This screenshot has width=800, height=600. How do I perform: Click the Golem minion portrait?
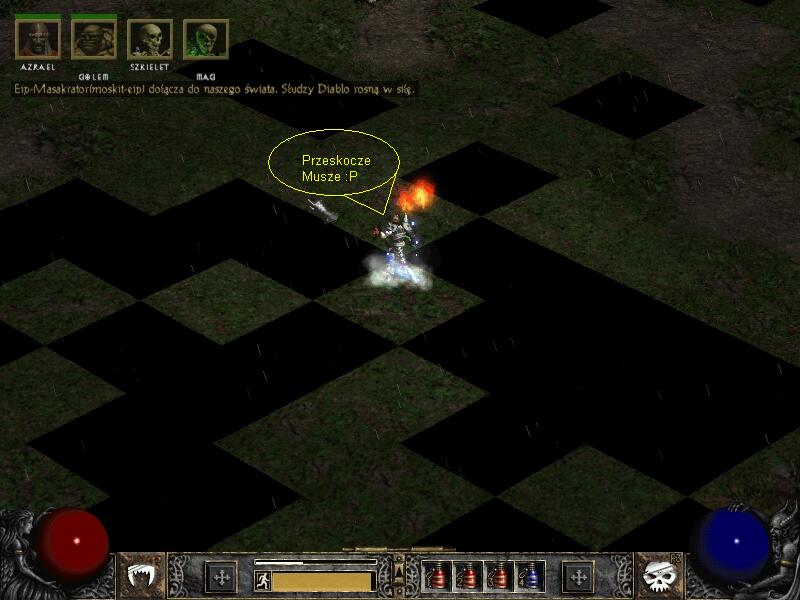click(94, 38)
